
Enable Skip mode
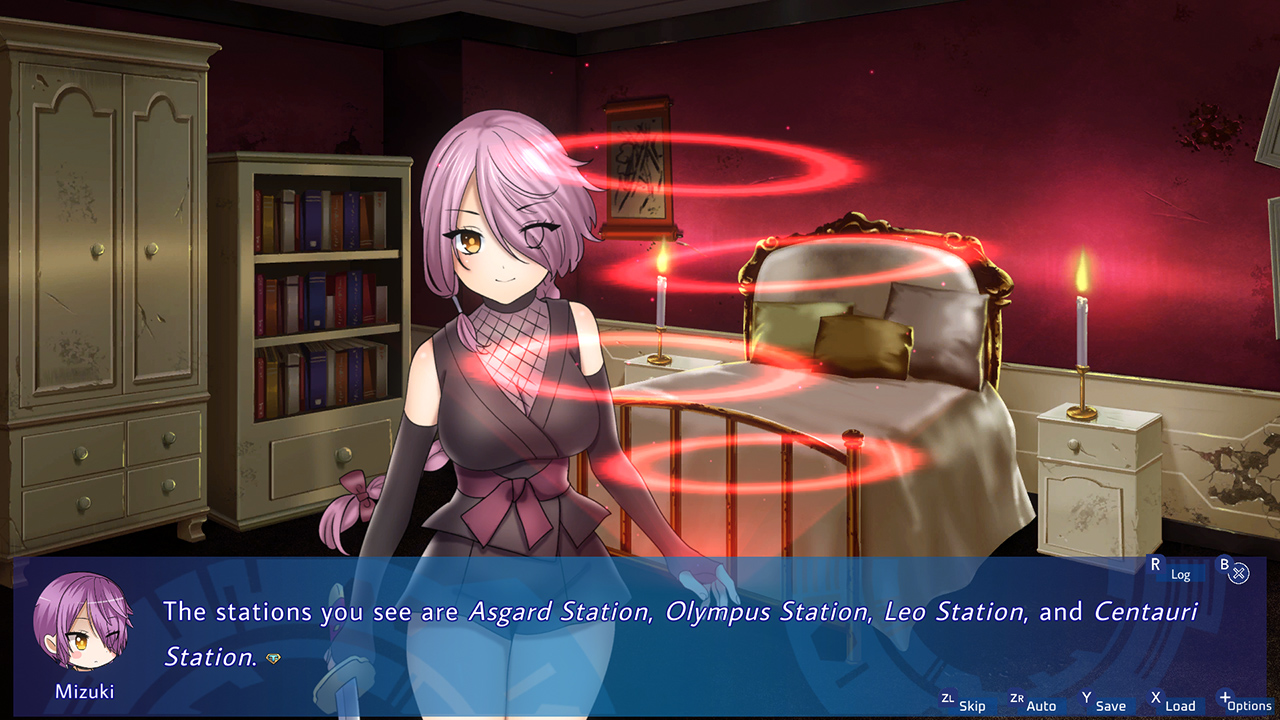point(972,705)
